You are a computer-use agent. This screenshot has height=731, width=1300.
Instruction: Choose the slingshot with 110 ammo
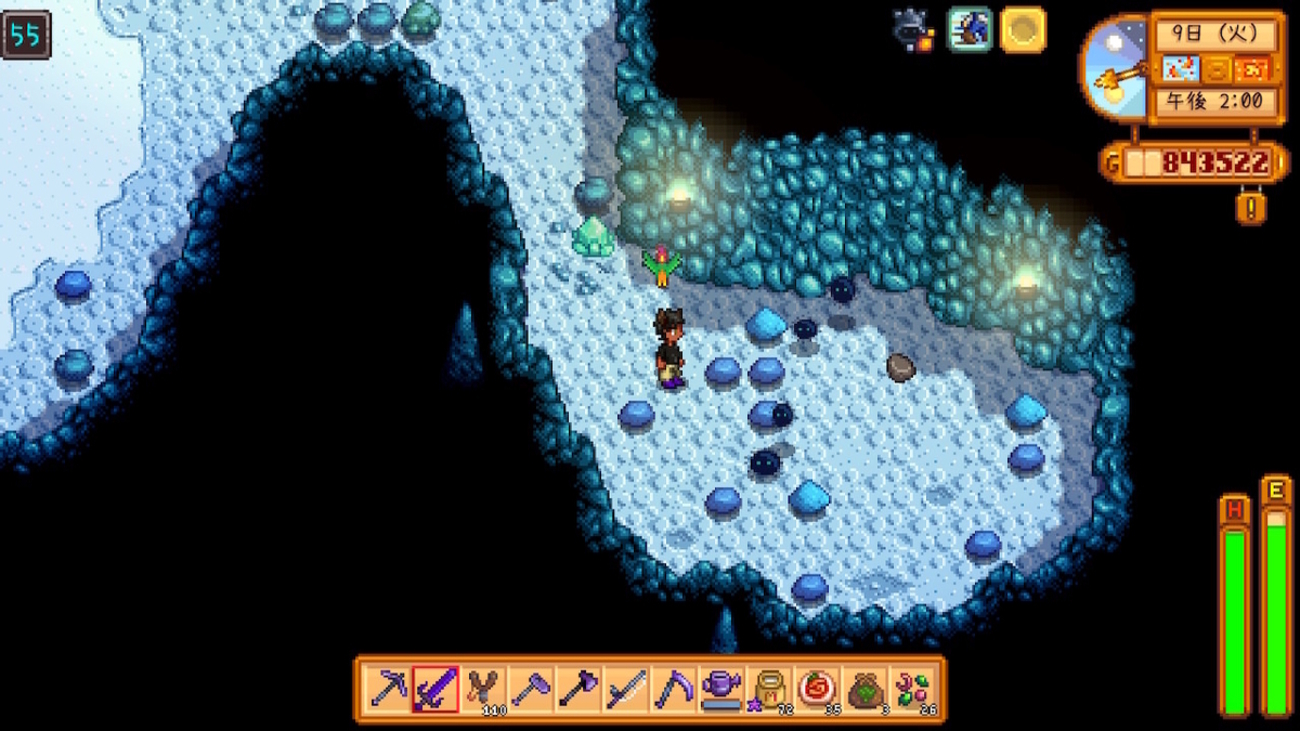[484, 689]
